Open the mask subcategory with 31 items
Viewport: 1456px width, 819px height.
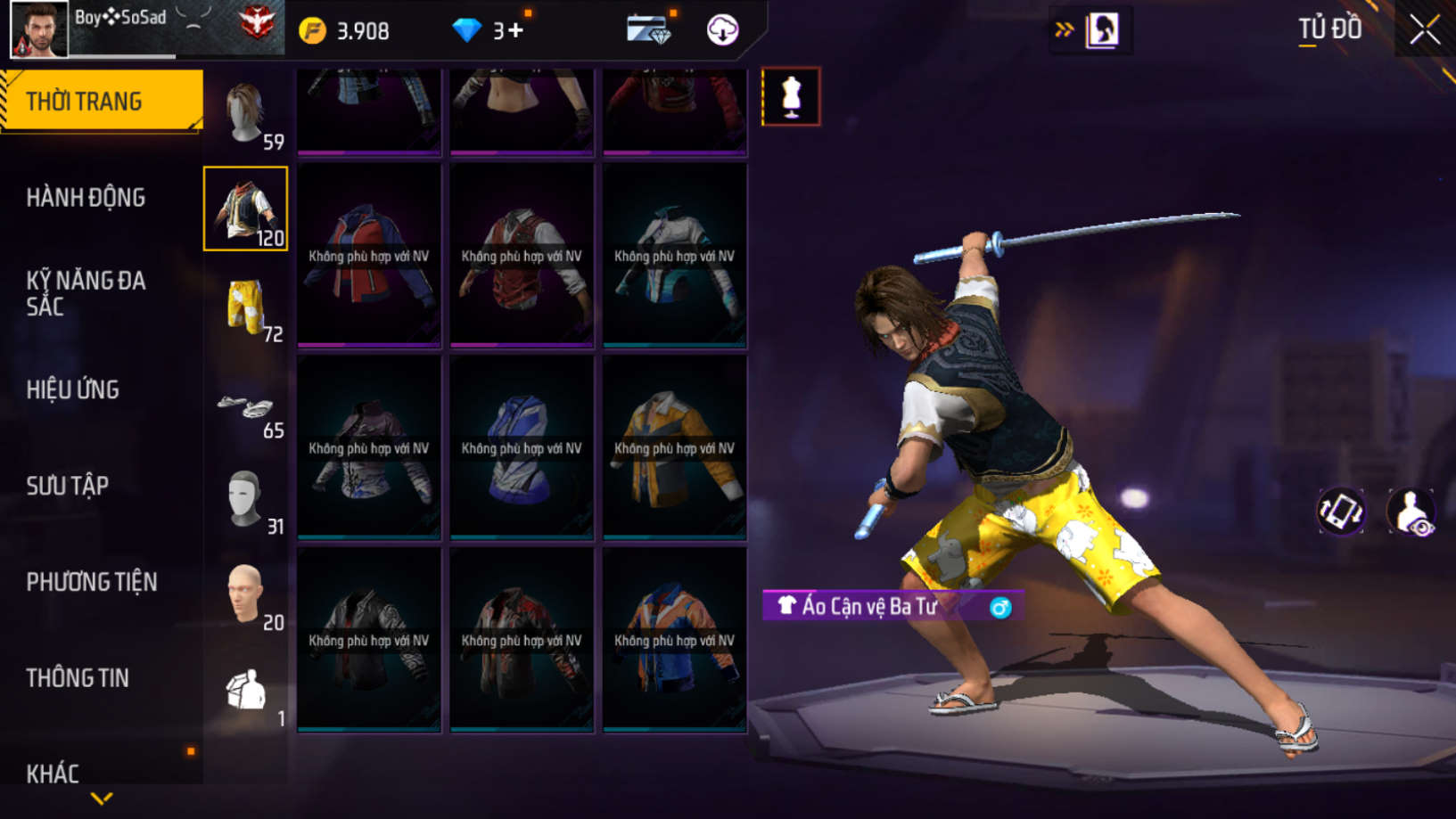point(245,499)
